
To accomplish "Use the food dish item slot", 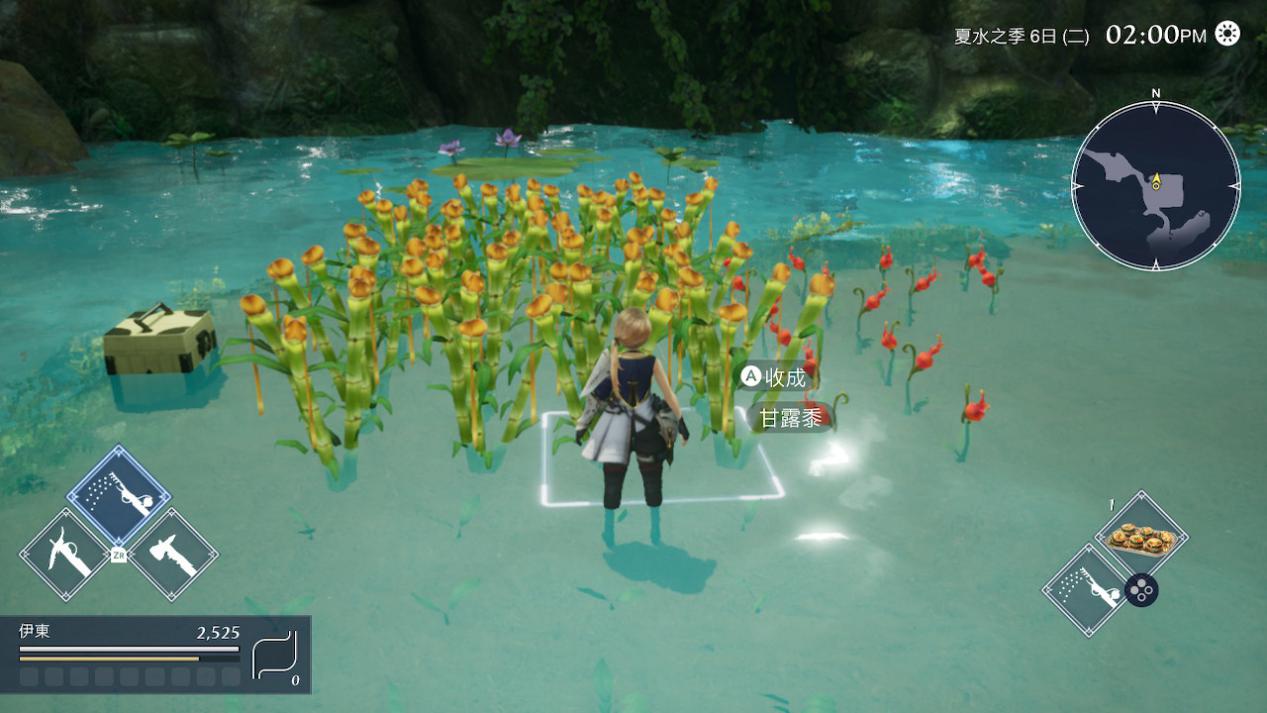I will point(1141,536).
